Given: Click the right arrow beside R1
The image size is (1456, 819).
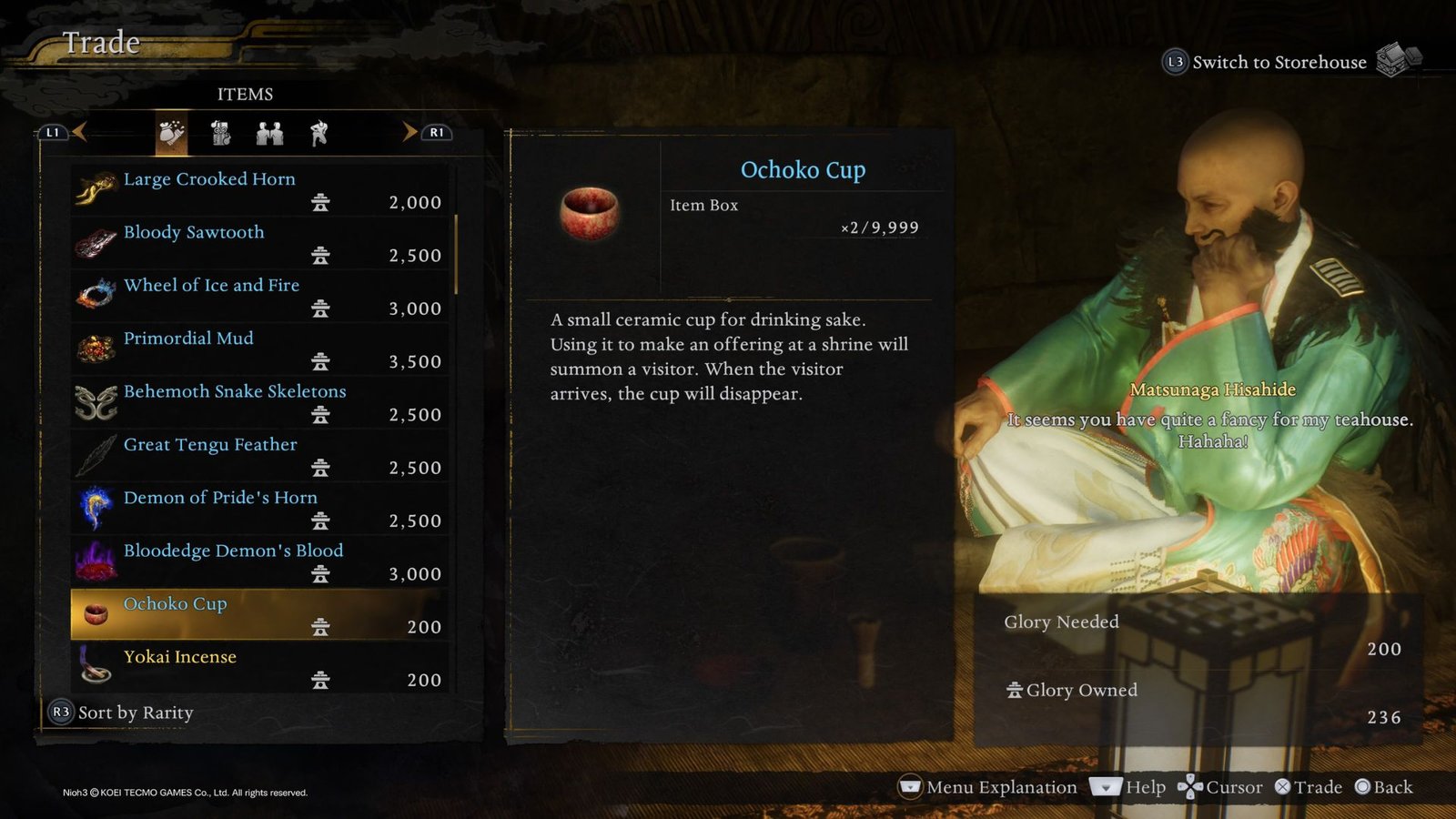Looking at the screenshot, I should pos(409,131).
